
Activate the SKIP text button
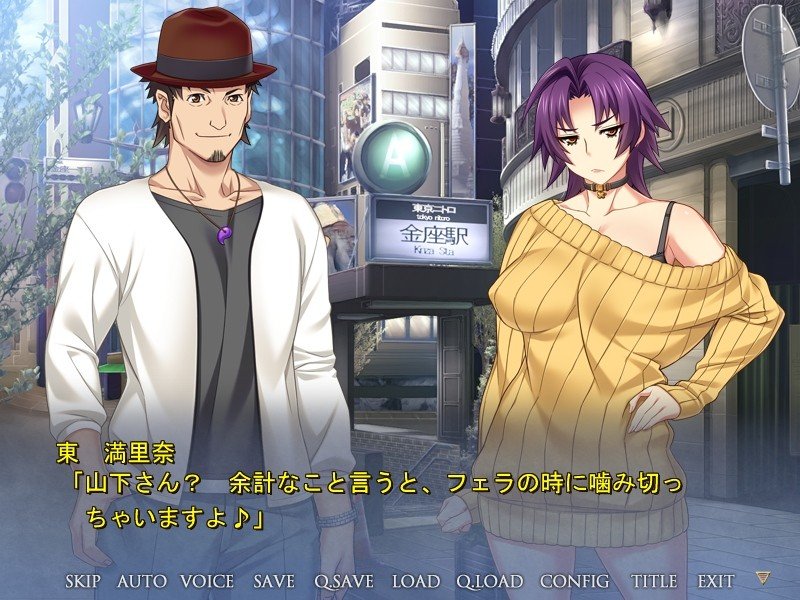click(x=86, y=581)
